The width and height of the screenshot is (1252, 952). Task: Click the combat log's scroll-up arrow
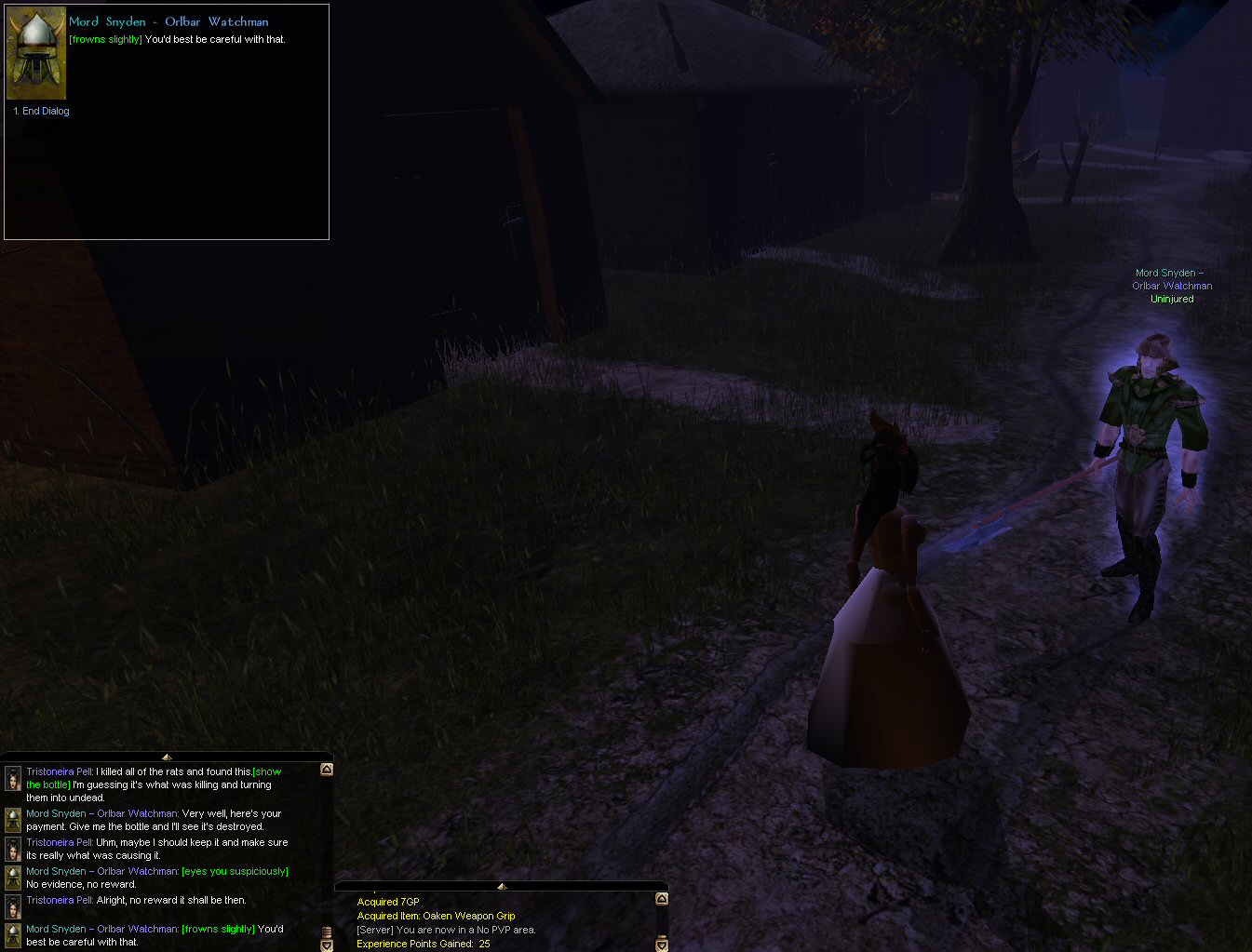662,899
